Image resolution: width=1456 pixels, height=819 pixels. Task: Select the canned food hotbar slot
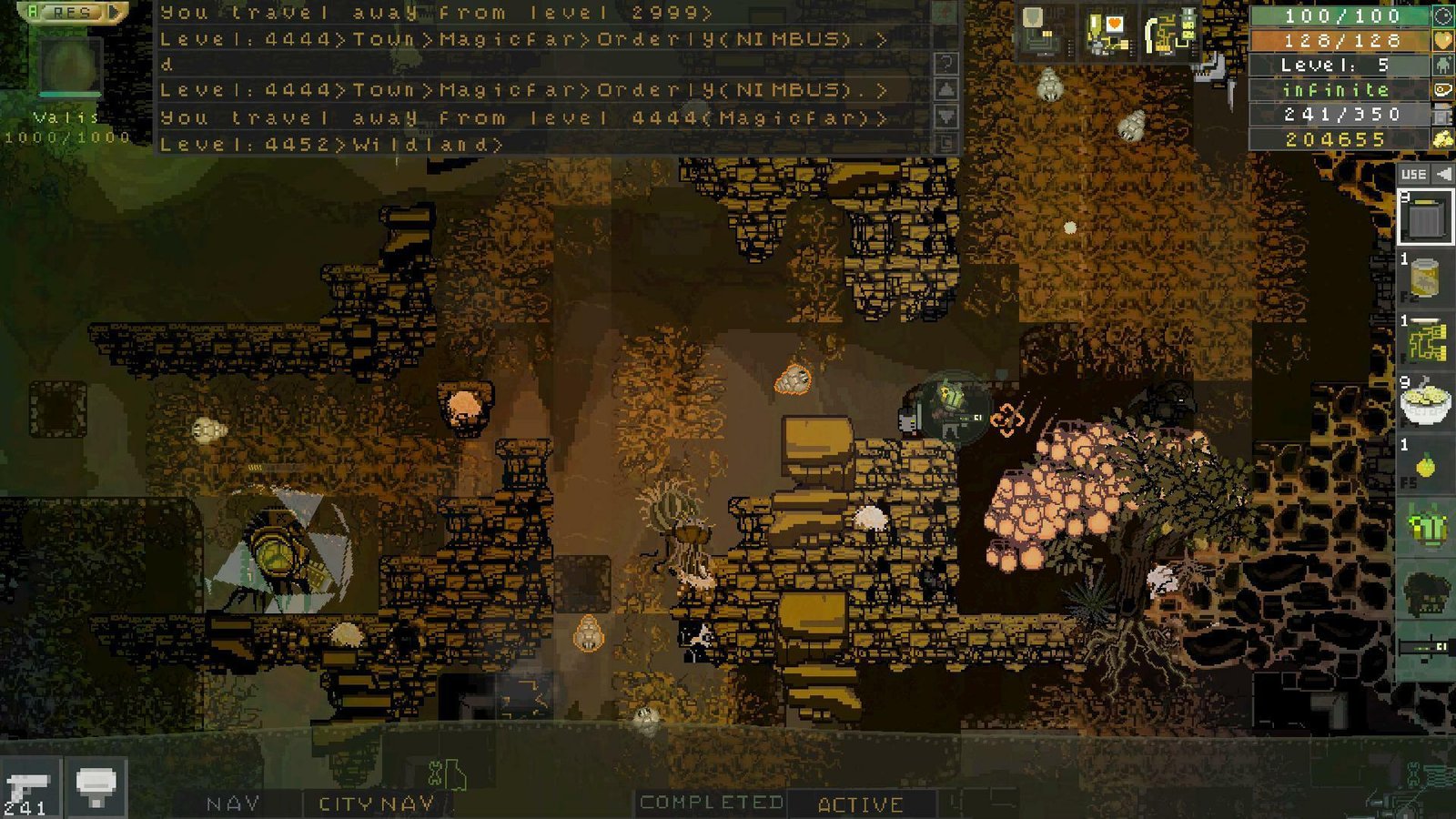click(x=1426, y=277)
